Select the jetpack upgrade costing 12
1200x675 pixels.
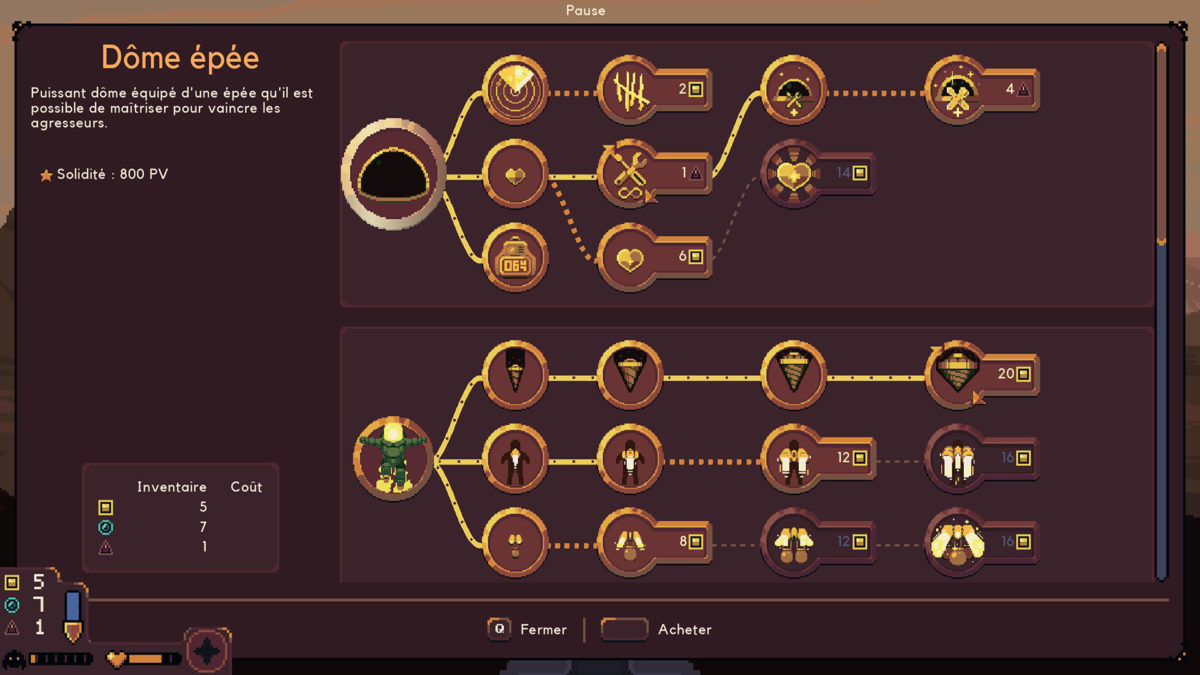coord(794,459)
